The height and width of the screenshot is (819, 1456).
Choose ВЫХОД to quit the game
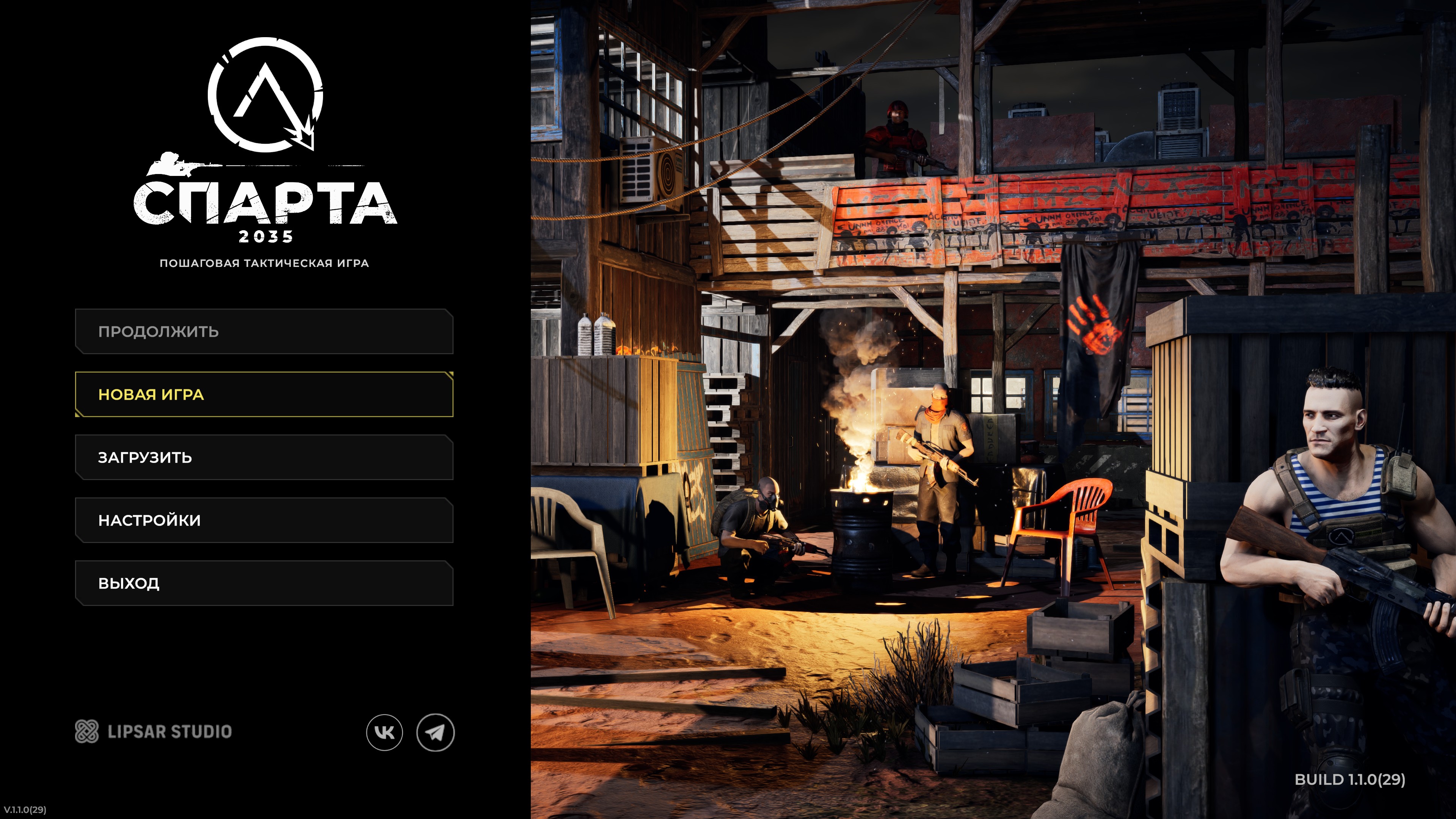[264, 583]
